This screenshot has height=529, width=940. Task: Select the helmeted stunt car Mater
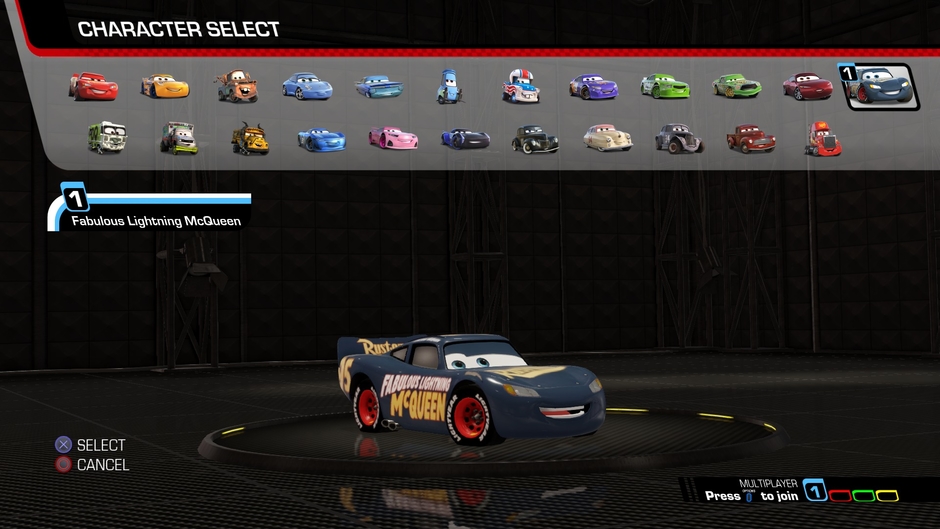click(521, 87)
